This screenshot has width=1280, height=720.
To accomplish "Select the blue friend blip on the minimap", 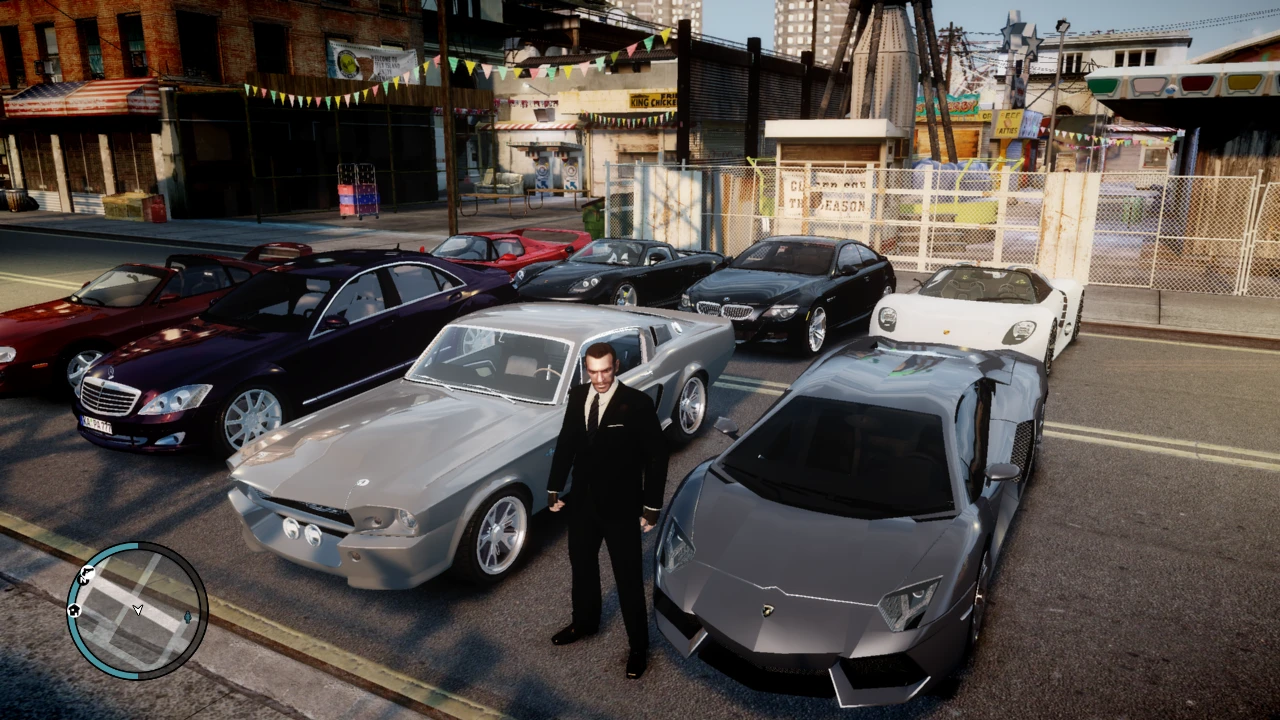I will 187,618.
